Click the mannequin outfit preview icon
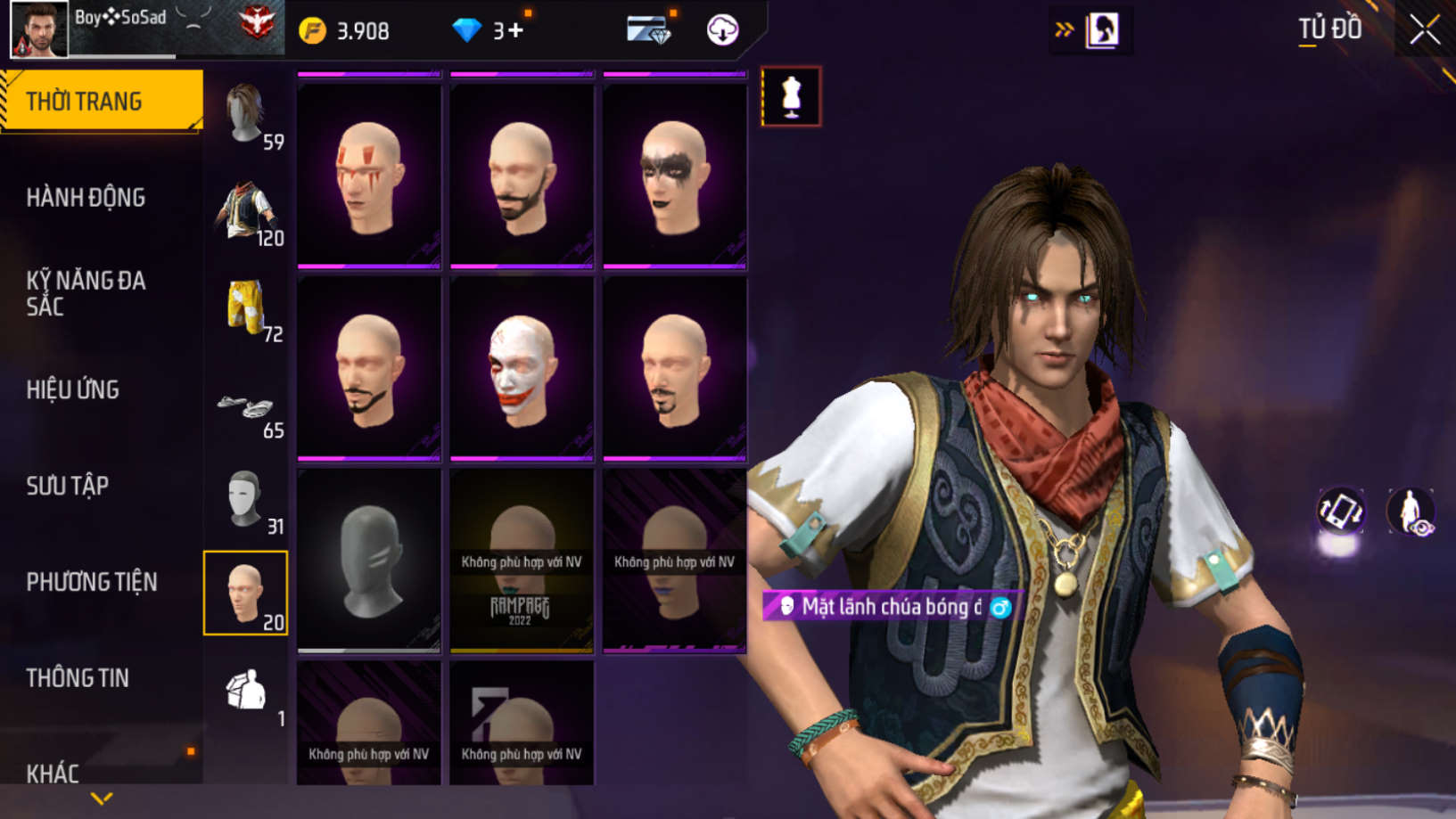Image resolution: width=1456 pixels, height=819 pixels. coord(791,96)
